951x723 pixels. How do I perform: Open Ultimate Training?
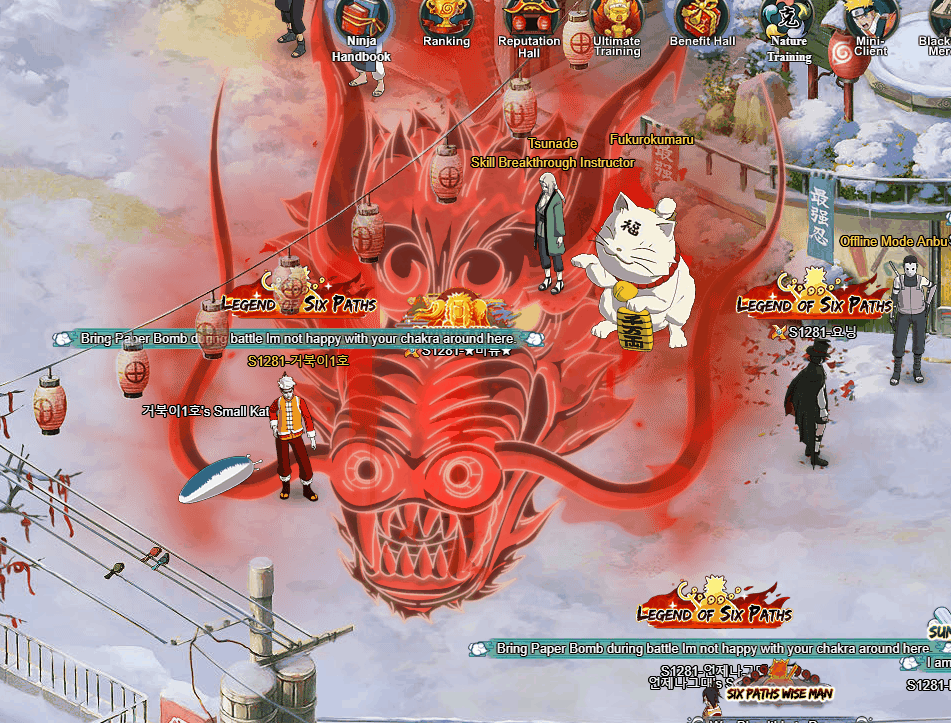pyautogui.click(x=616, y=18)
